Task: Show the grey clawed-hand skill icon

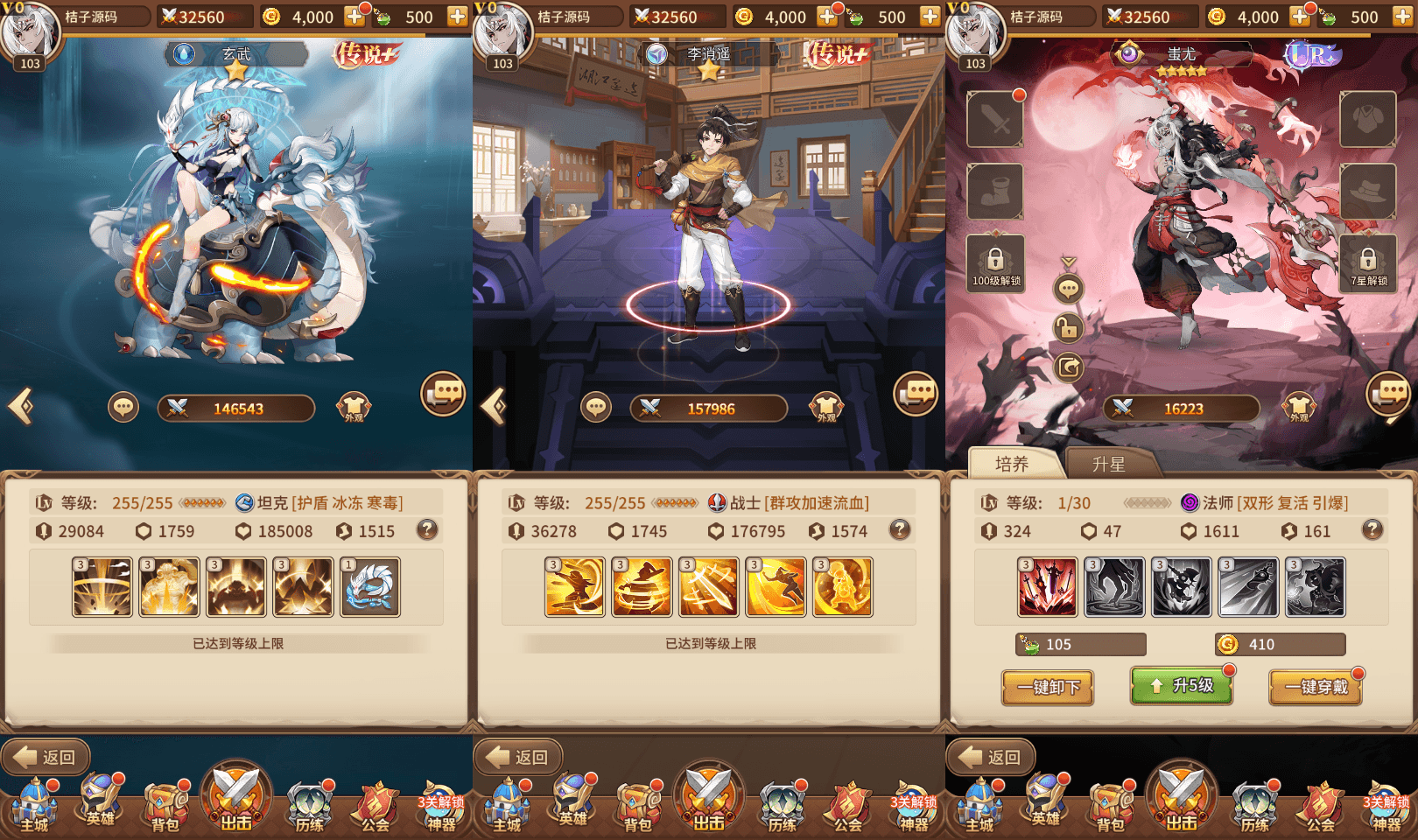Action: click(1114, 587)
